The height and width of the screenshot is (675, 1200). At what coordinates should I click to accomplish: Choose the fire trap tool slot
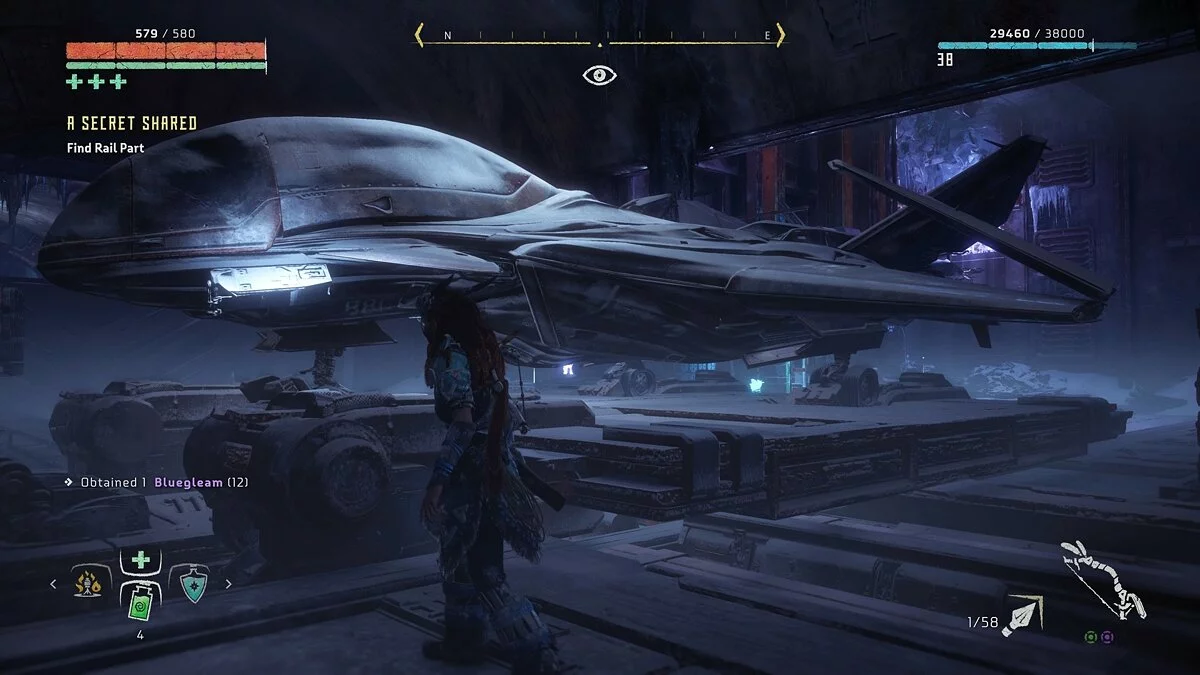92,583
